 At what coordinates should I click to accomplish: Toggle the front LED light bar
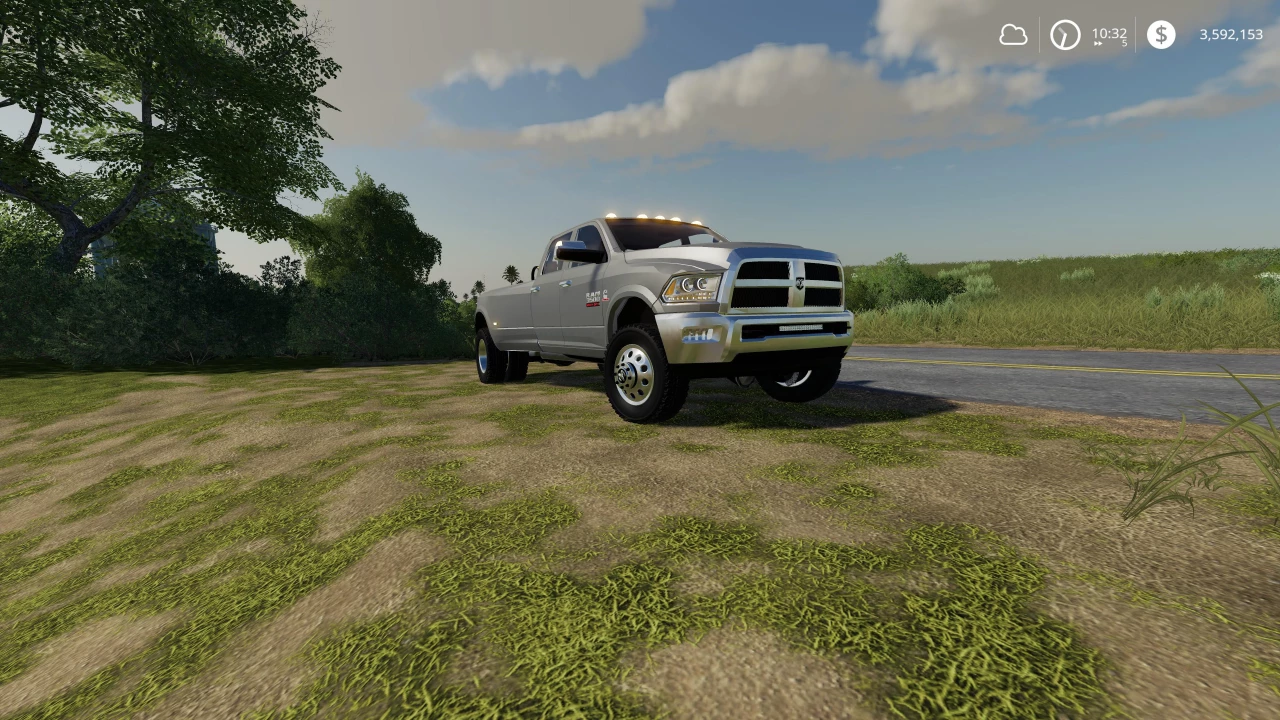coord(802,328)
